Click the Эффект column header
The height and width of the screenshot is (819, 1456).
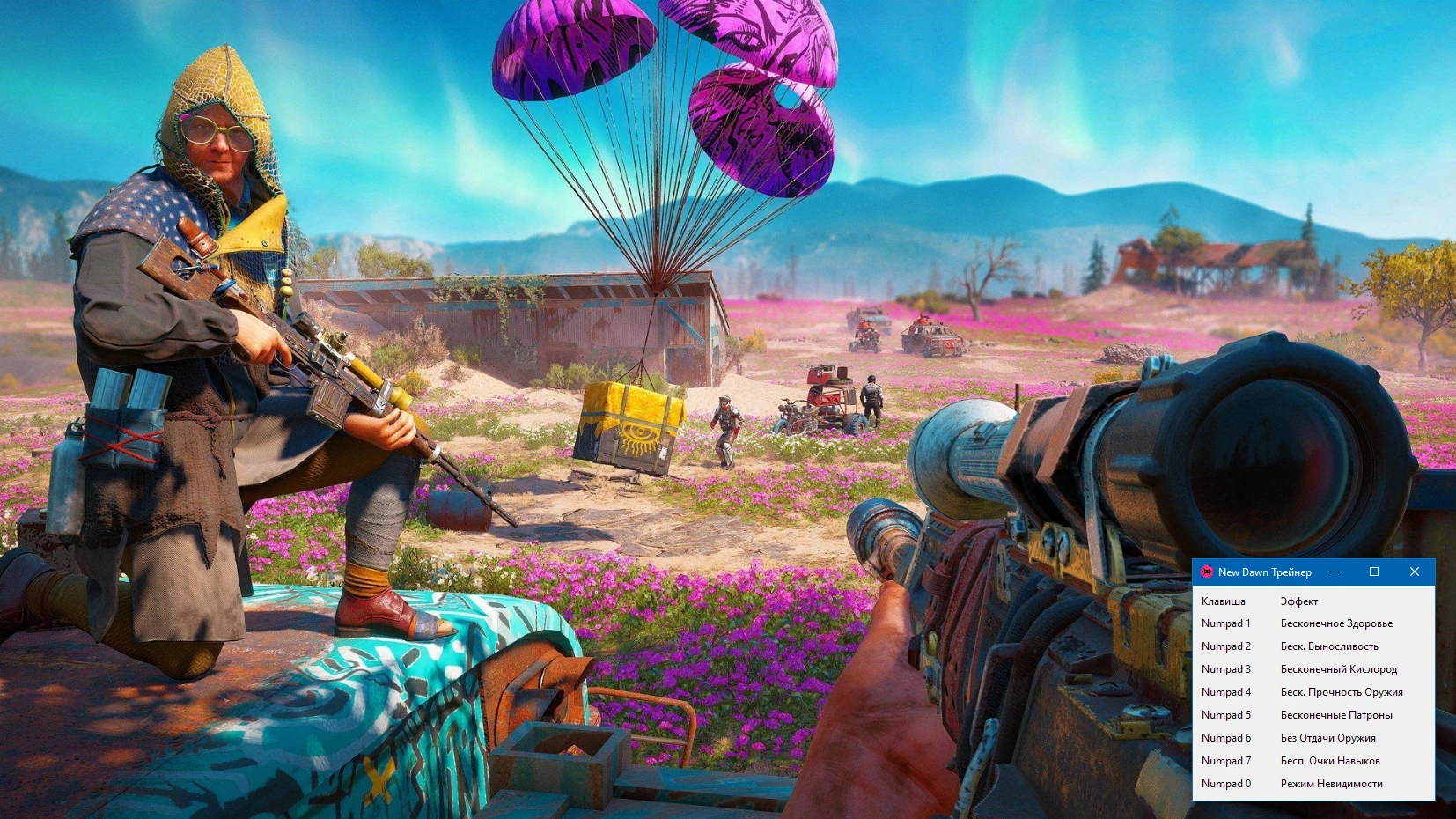(1298, 601)
